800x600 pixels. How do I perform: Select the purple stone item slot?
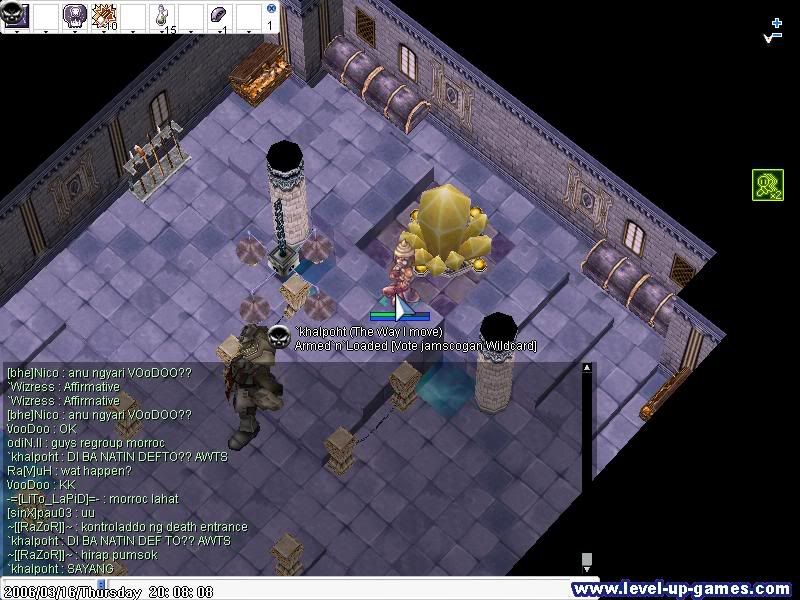(221, 15)
